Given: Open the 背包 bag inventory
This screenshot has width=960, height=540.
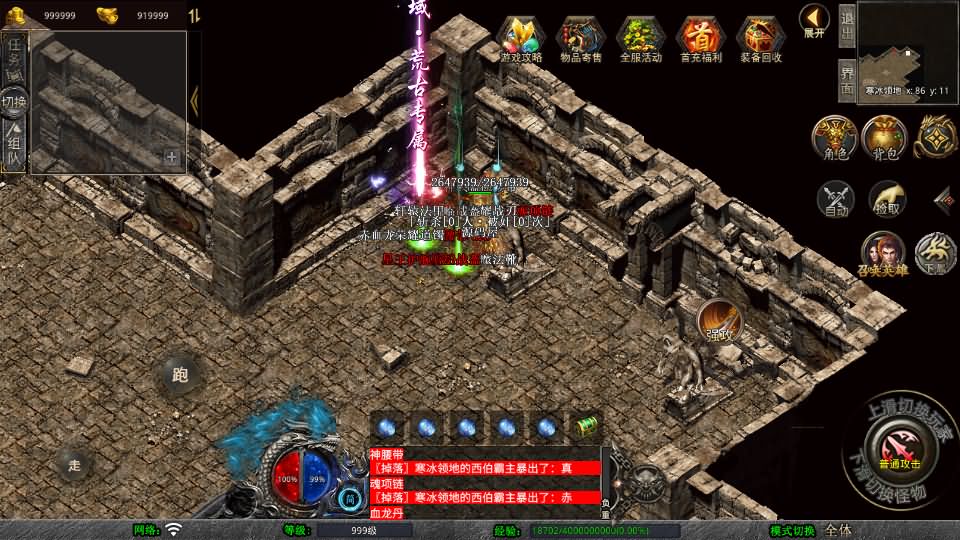Looking at the screenshot, I should click(884, 138).
